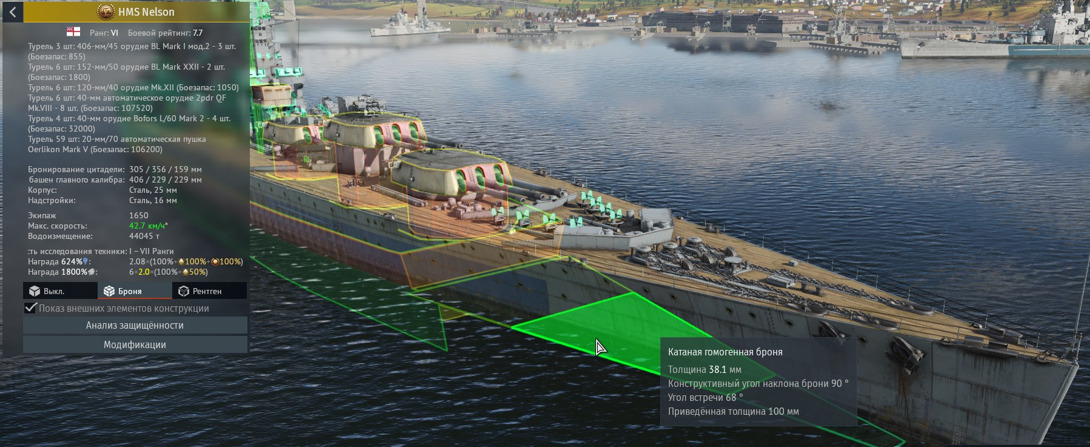The image size is (1090, 447).
Task: Select the Броня armor view tab
Action: 122,291
